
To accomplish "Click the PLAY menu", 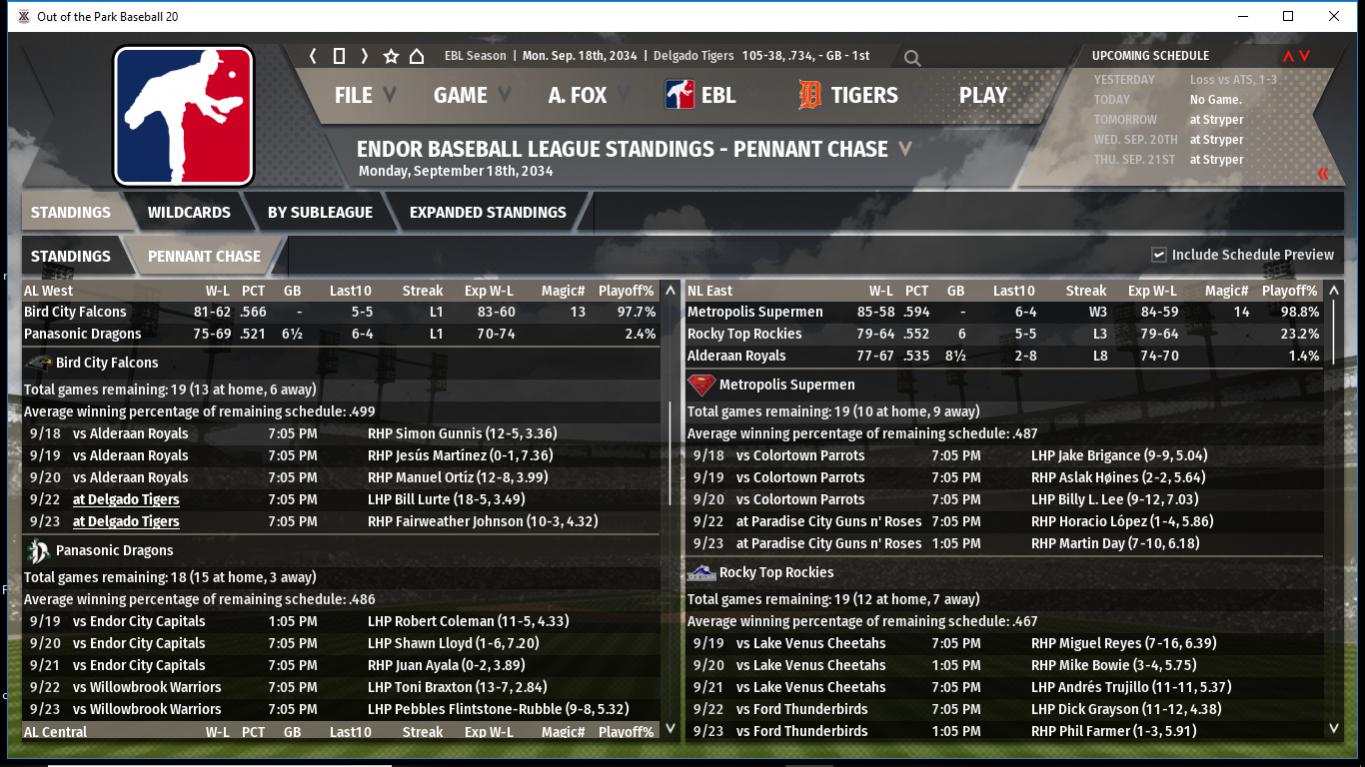I will pyautogui.click(x=982, y=95).
